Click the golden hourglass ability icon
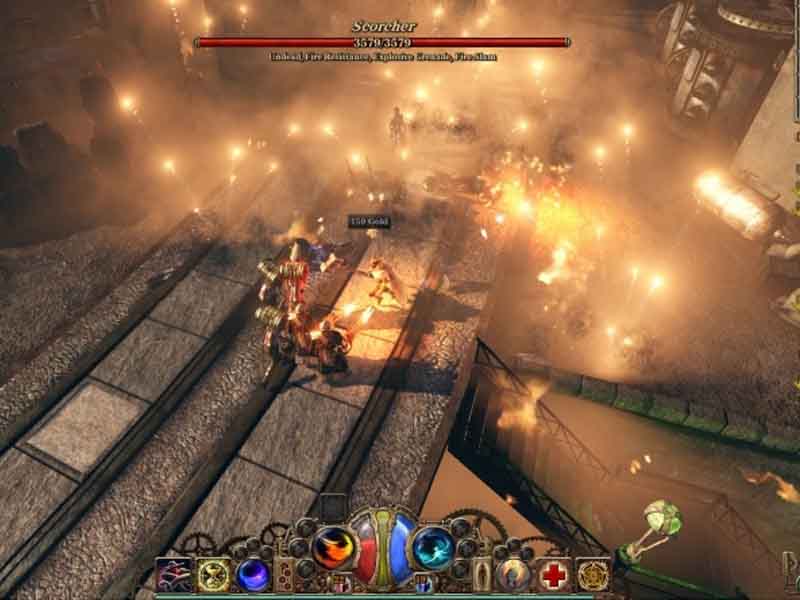This screenshot has height=600, width=800. tap(212, 574)
